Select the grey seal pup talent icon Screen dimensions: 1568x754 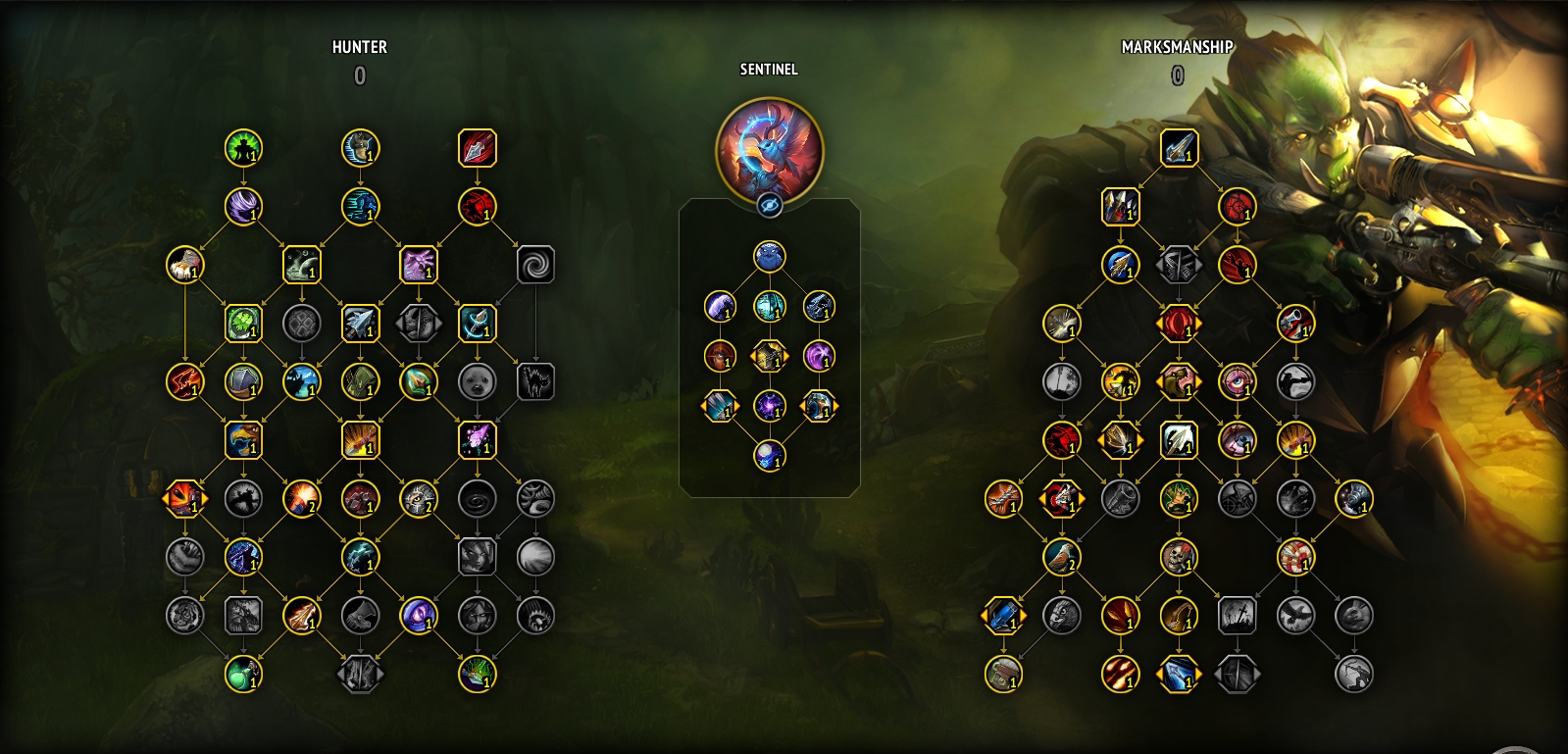(x=478, y=382)
